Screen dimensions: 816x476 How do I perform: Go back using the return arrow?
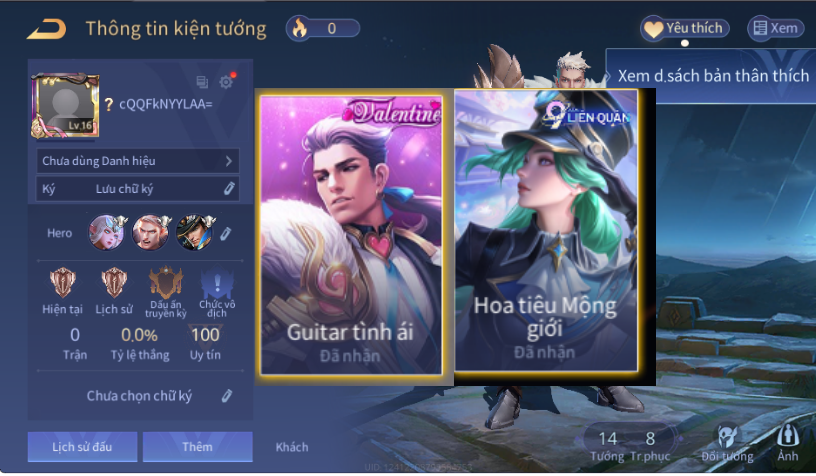(46, 29)
